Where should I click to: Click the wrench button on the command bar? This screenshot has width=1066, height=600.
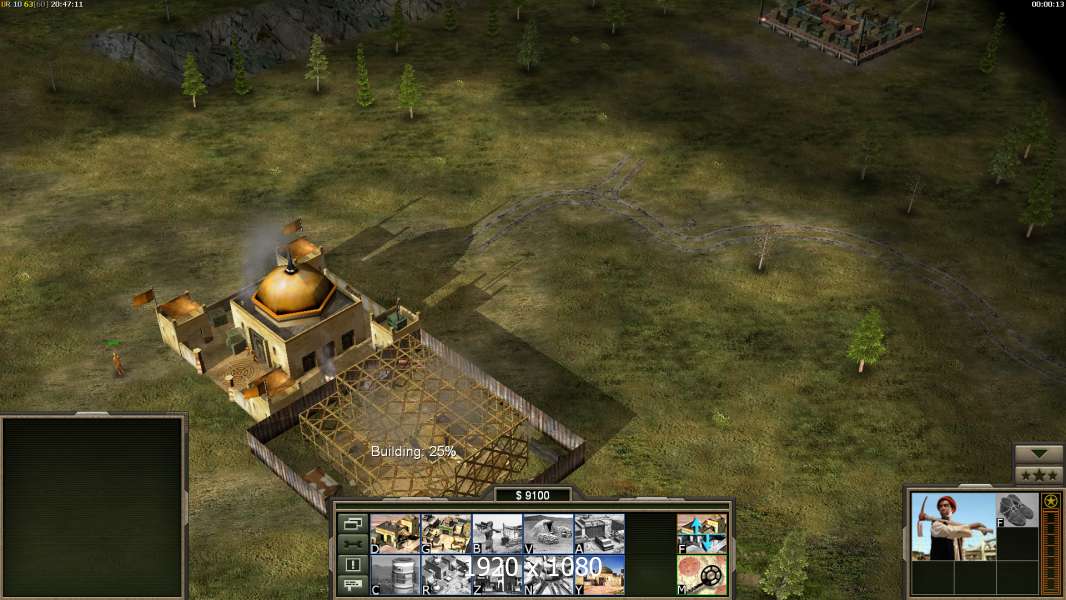pos(352,544)
